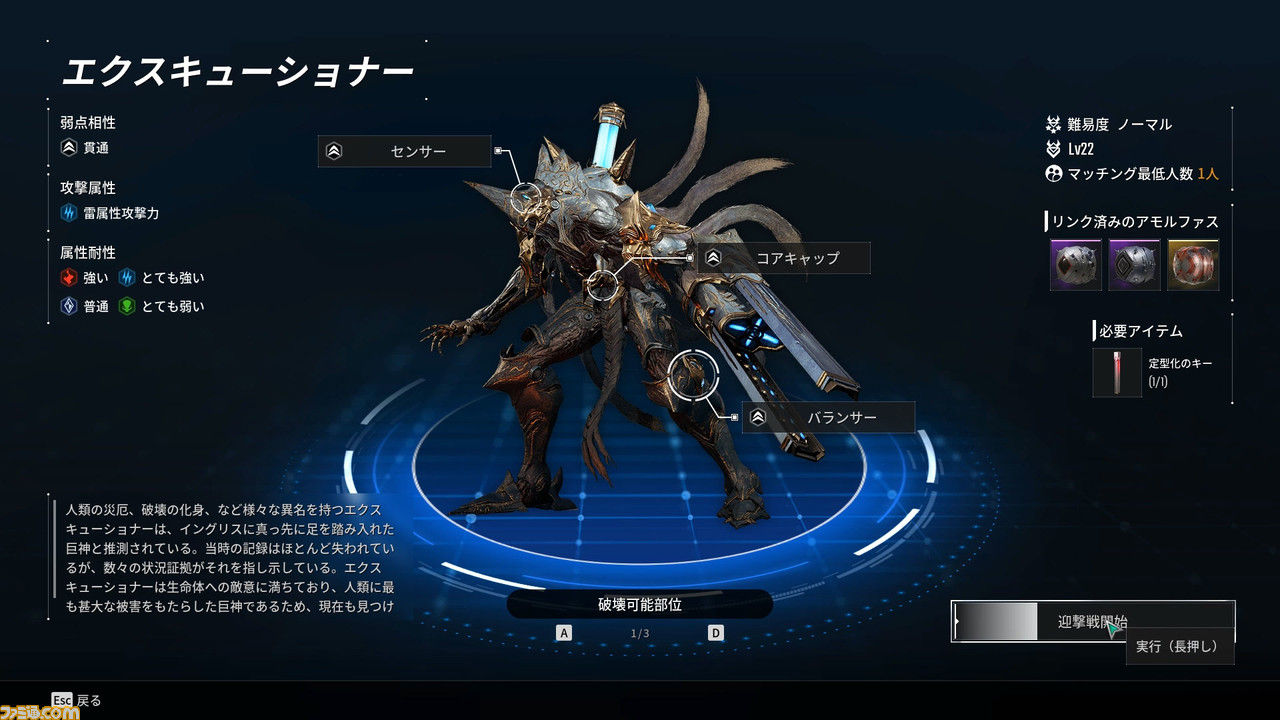The image size is (1280, 720).
Task: Click the purple sphere Amorphous material slot
Action: pyautogui.click(x=1076, y=265)
